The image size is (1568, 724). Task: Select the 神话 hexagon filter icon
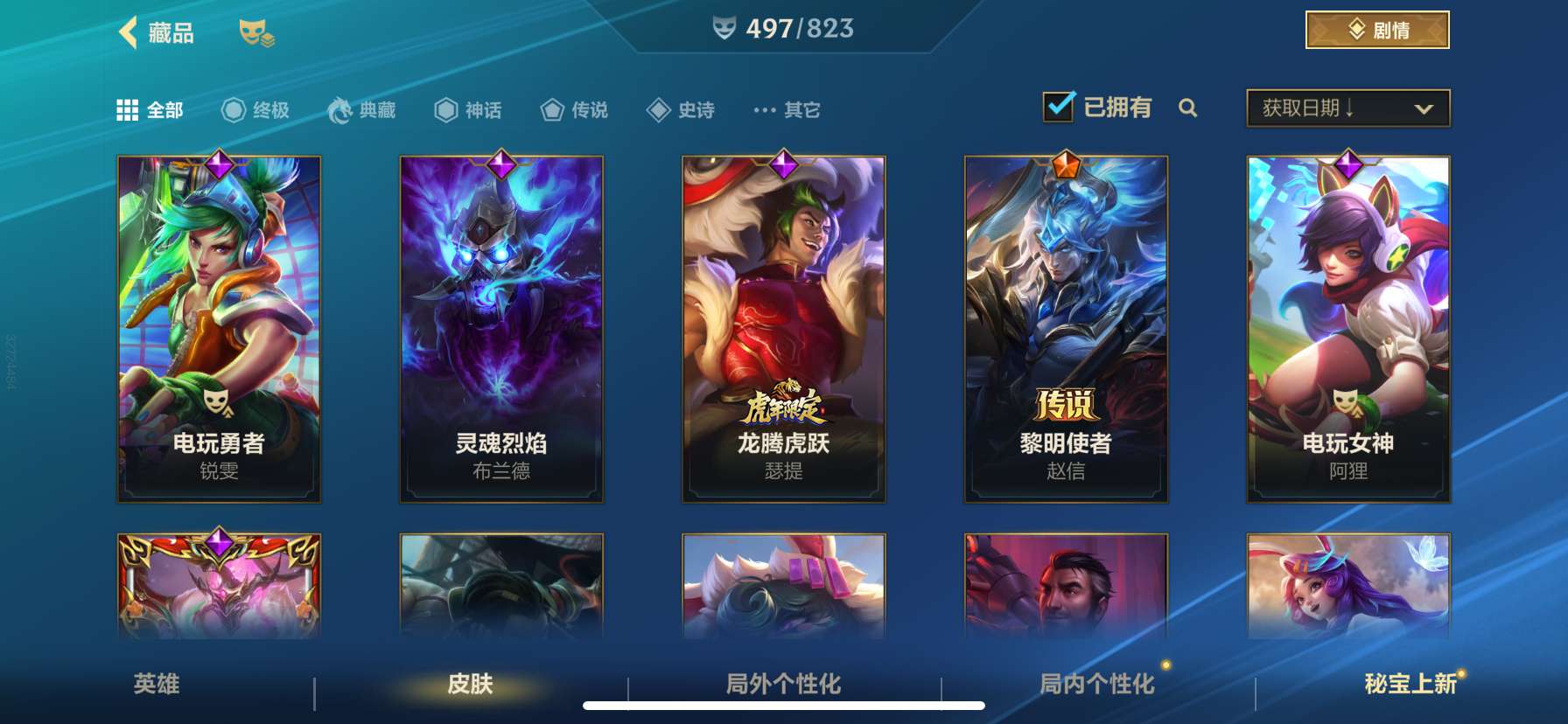coord(444,109)
